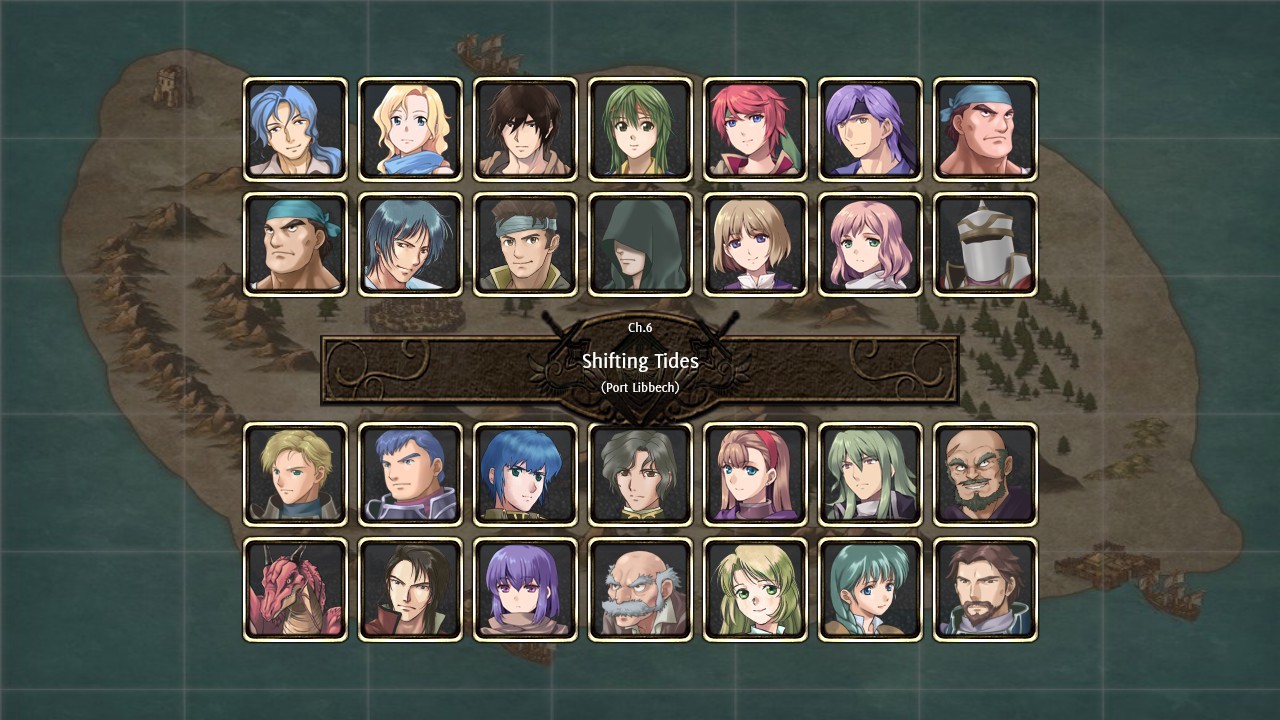Click the red dragon portrait
The image size is (1280, 720).
295,587
